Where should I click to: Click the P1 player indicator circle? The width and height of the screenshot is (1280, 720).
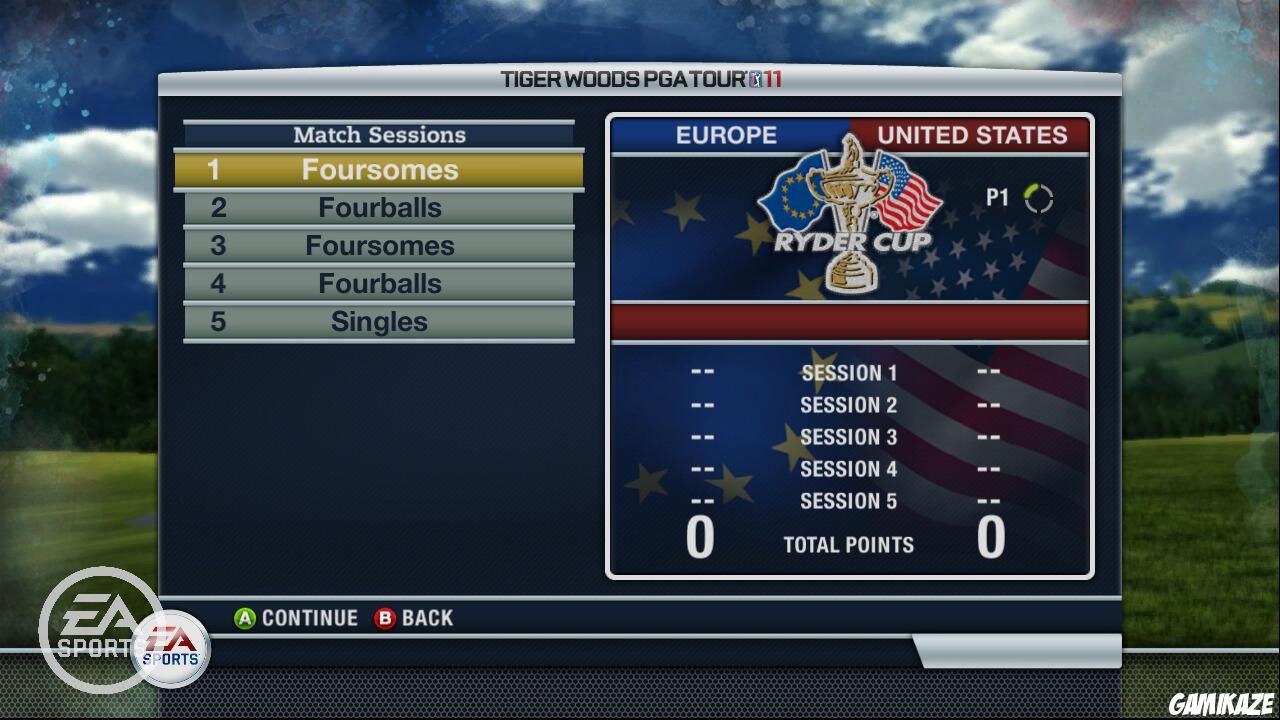[1040, 198]
